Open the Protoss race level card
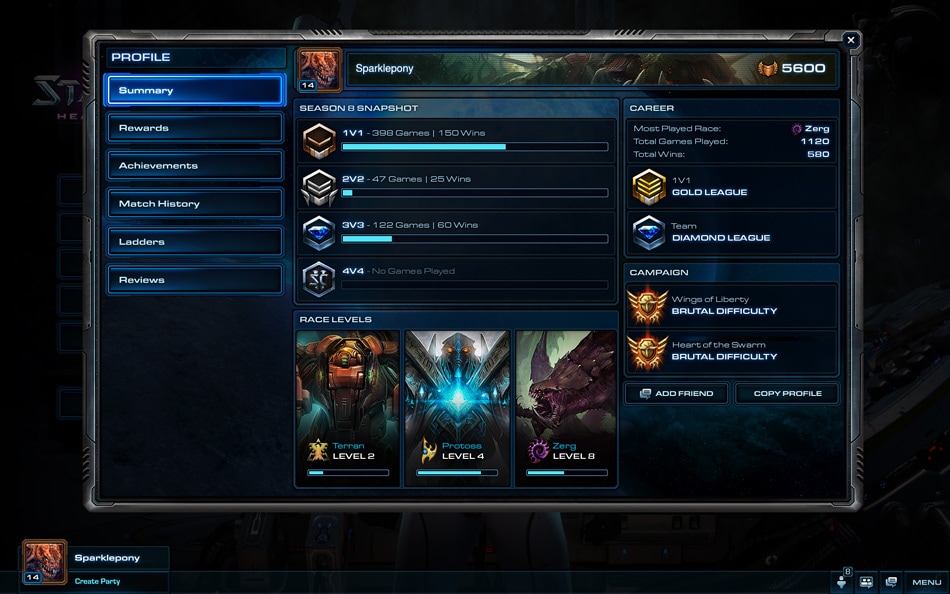This screenshot has width=950, height=594. [458, 408]
